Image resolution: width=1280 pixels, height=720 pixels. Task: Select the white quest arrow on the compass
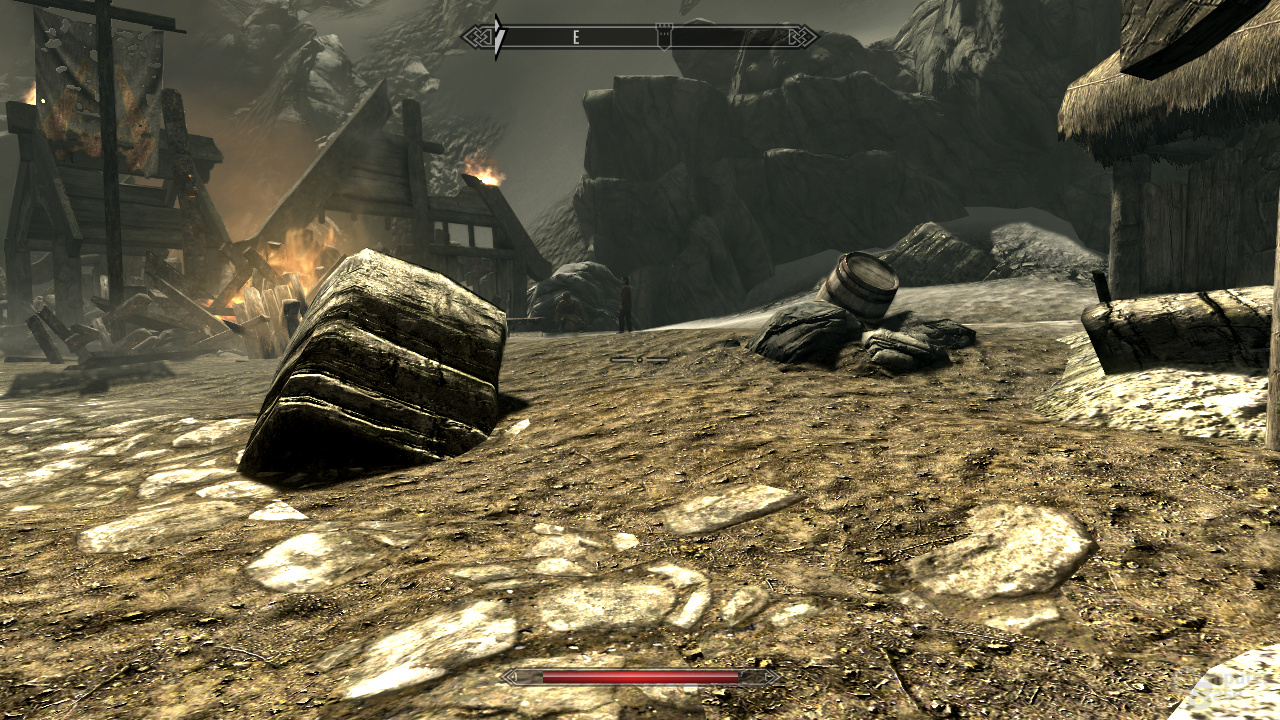tap(499, 37)
